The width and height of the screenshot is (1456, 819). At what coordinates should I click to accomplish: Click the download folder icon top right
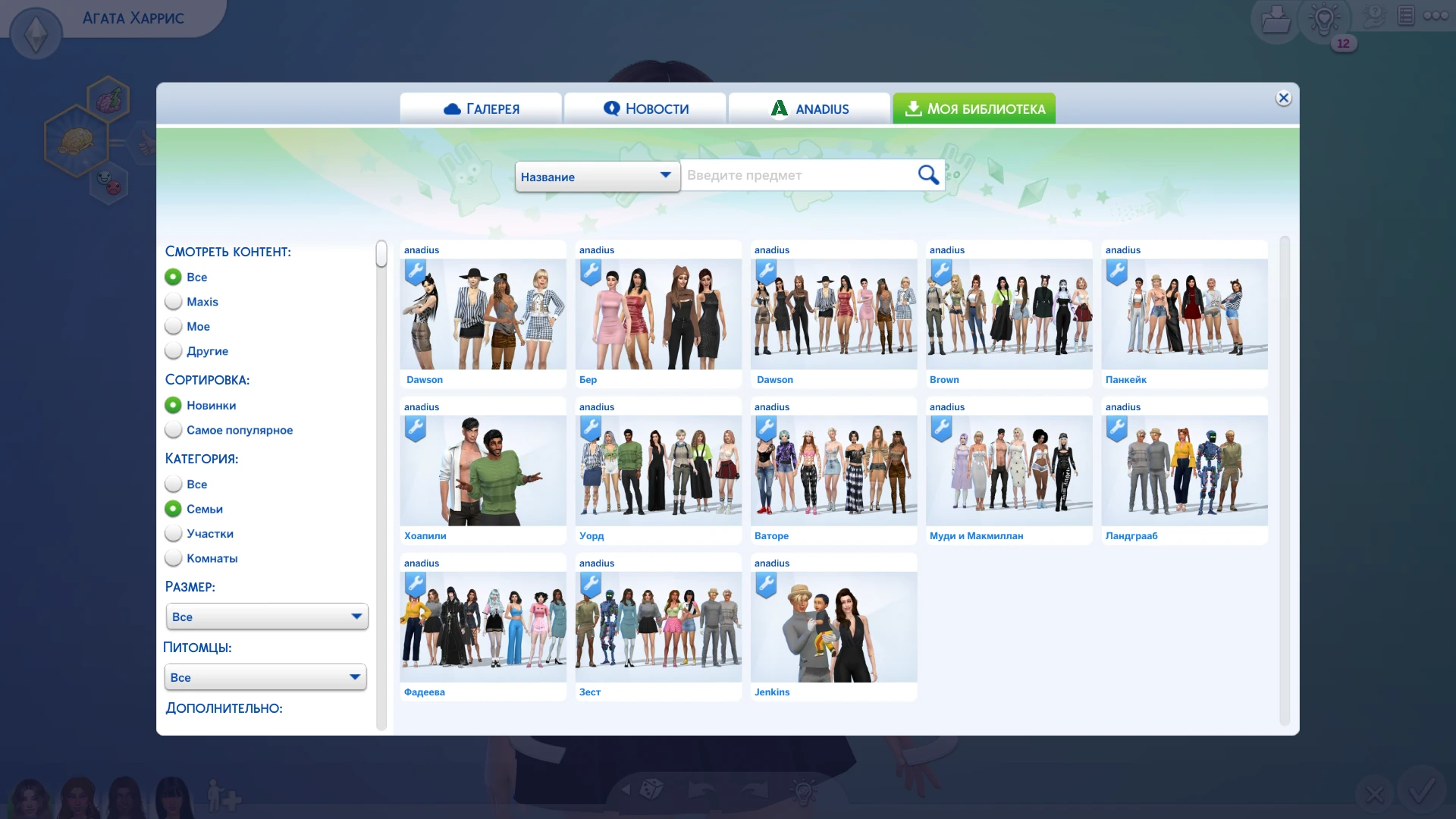click(x=1276, y=19)
